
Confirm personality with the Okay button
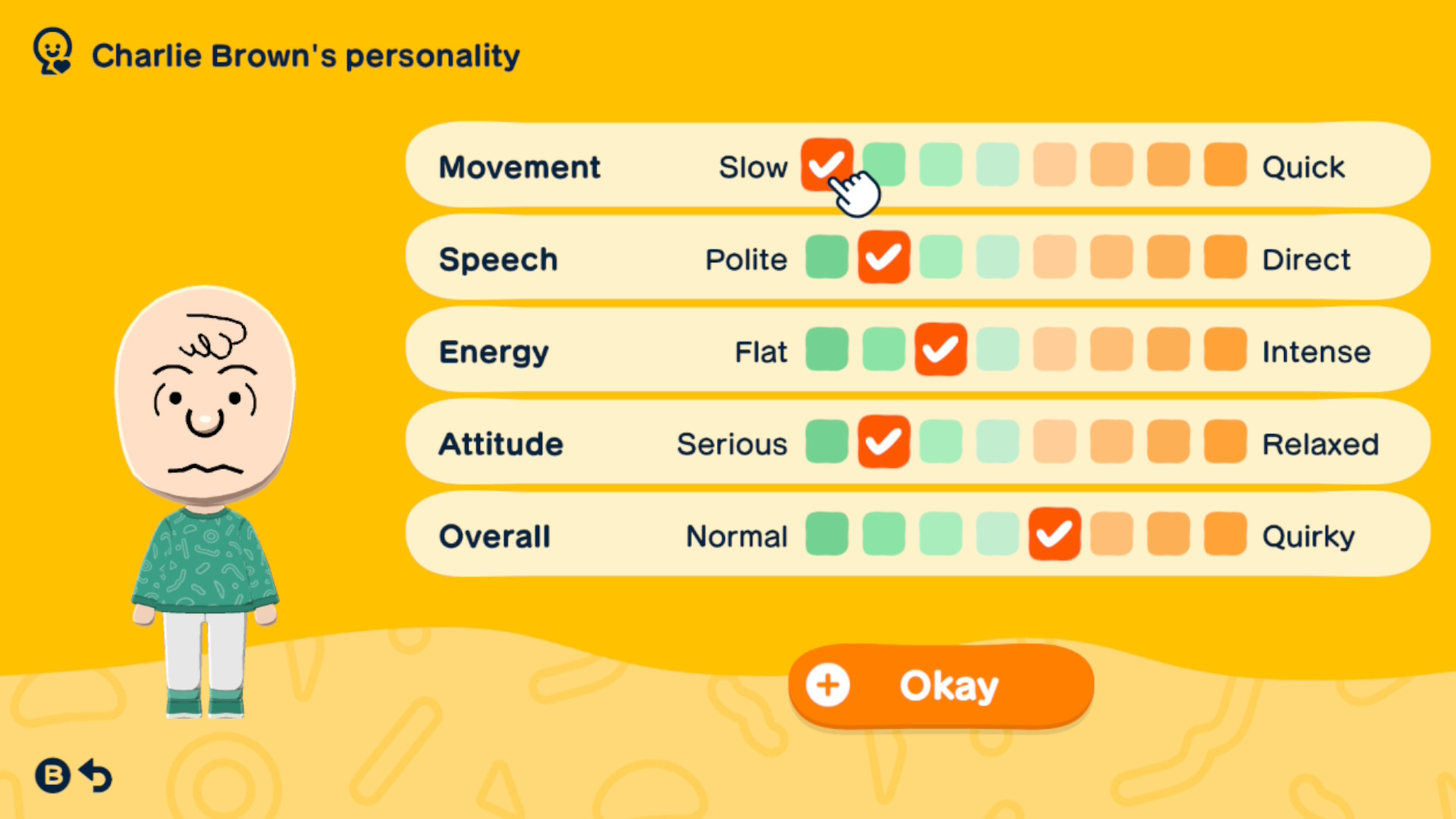click(x=940, y=685)
